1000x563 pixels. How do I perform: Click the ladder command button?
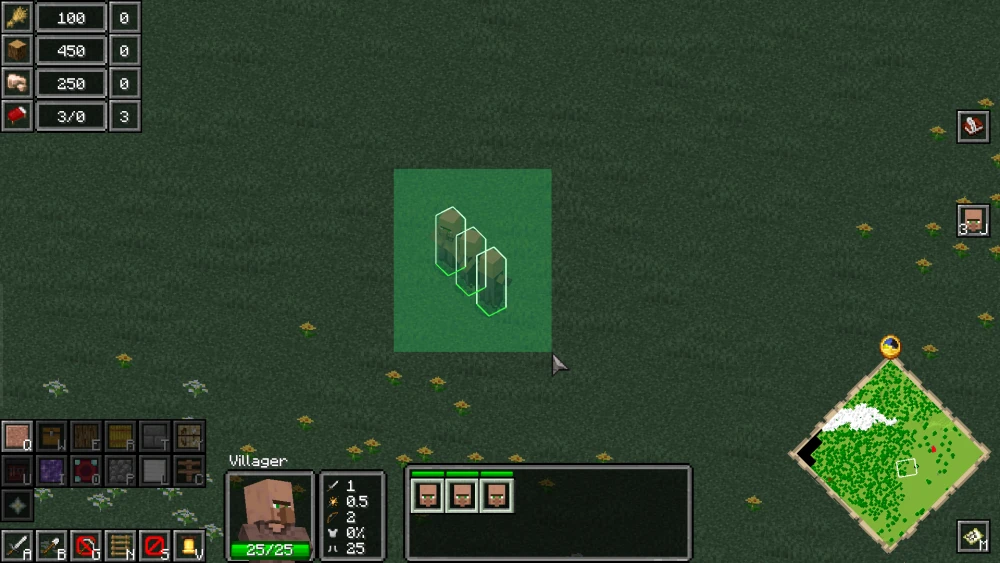pos(119,546)
